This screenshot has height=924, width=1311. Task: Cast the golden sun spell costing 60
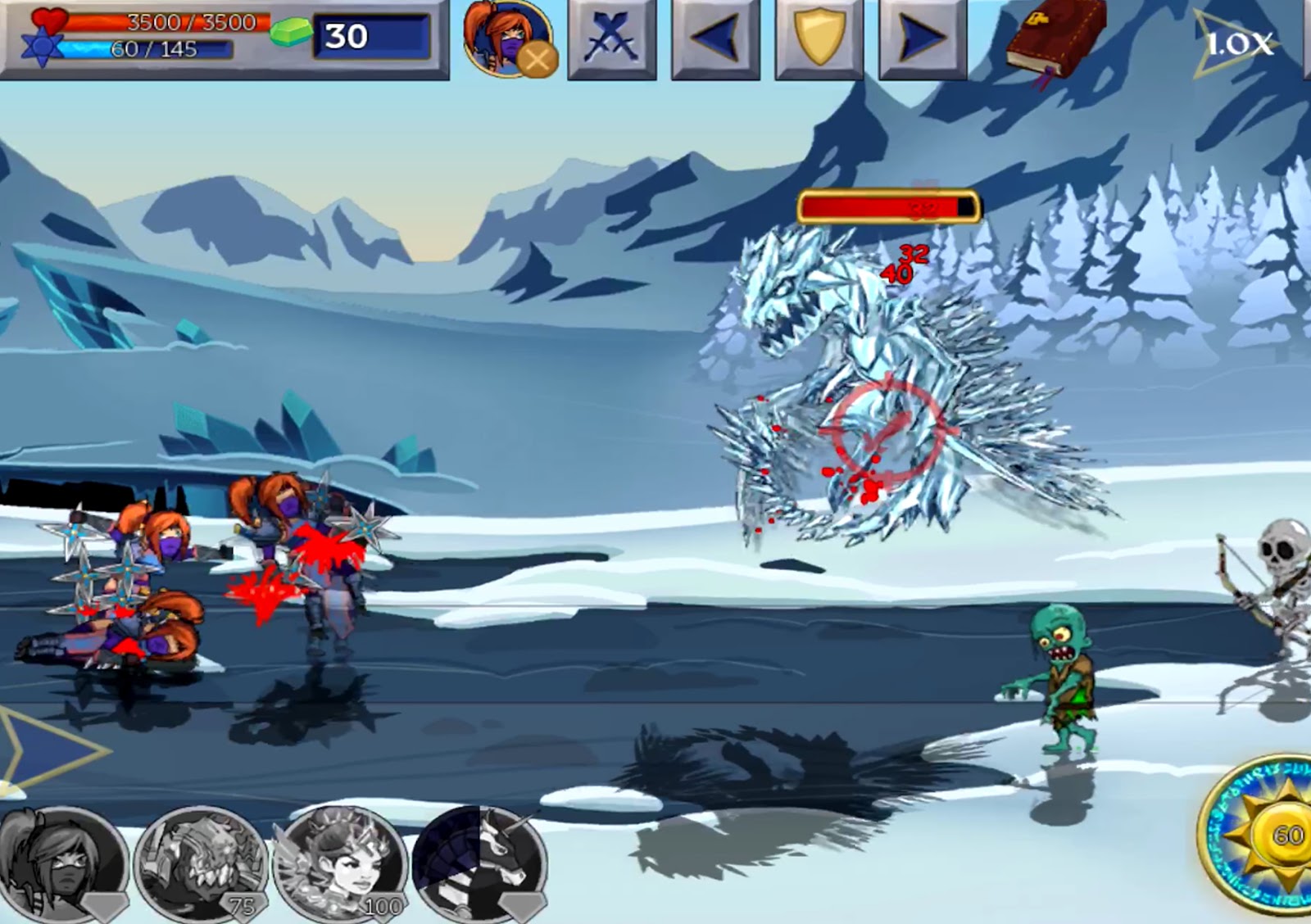coord(1266,836)
